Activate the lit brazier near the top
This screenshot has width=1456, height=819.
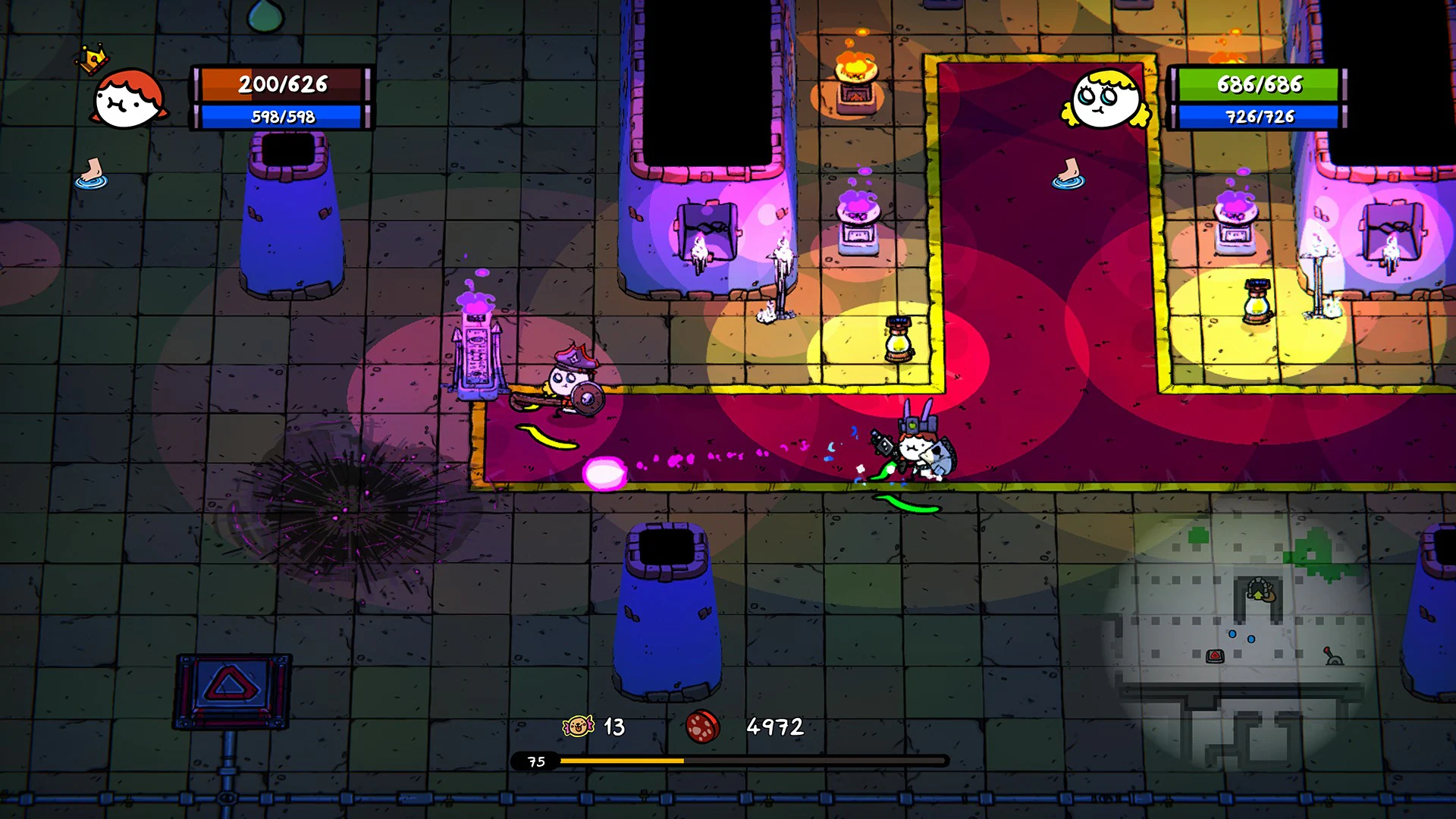855,83
